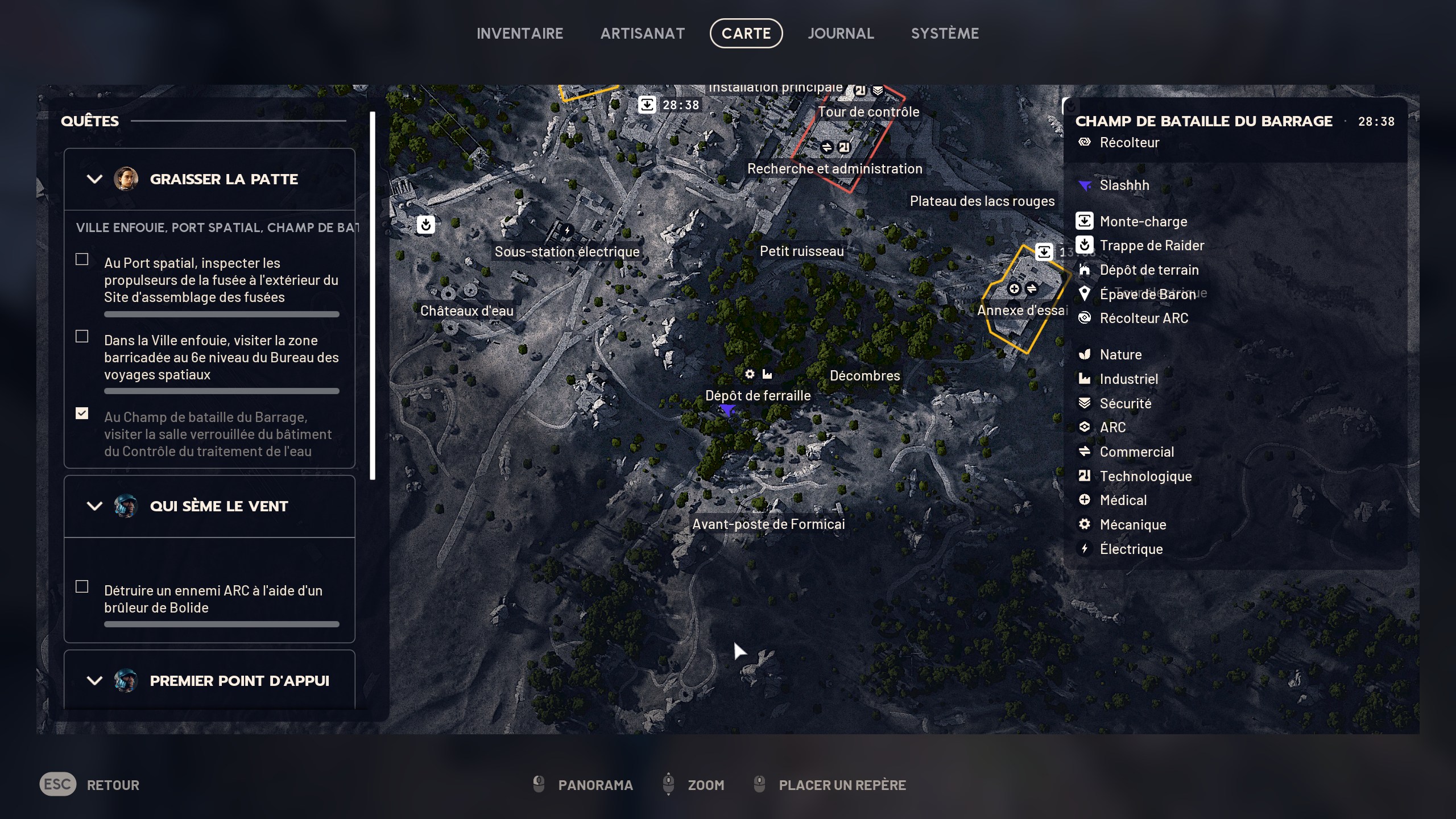This screenshot has height=819, width=1456.
Task: Expand the PREMIER POINT D'APPUI quest
Action: (94, 680)
